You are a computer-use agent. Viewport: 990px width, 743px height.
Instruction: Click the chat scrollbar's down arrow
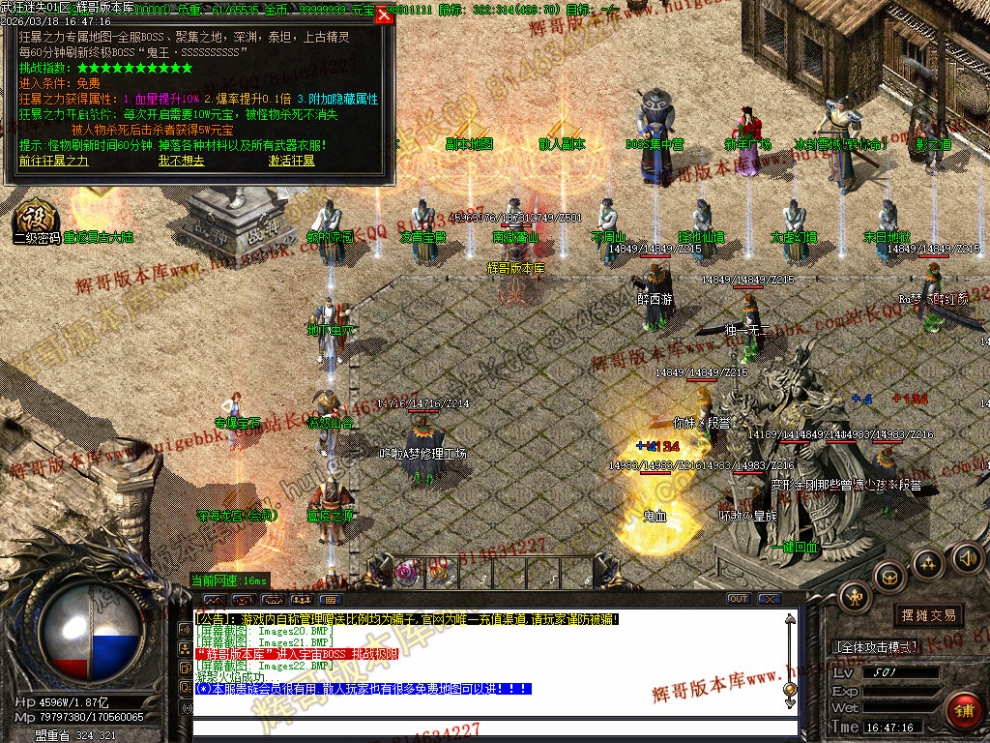click(x=790, y=703)
